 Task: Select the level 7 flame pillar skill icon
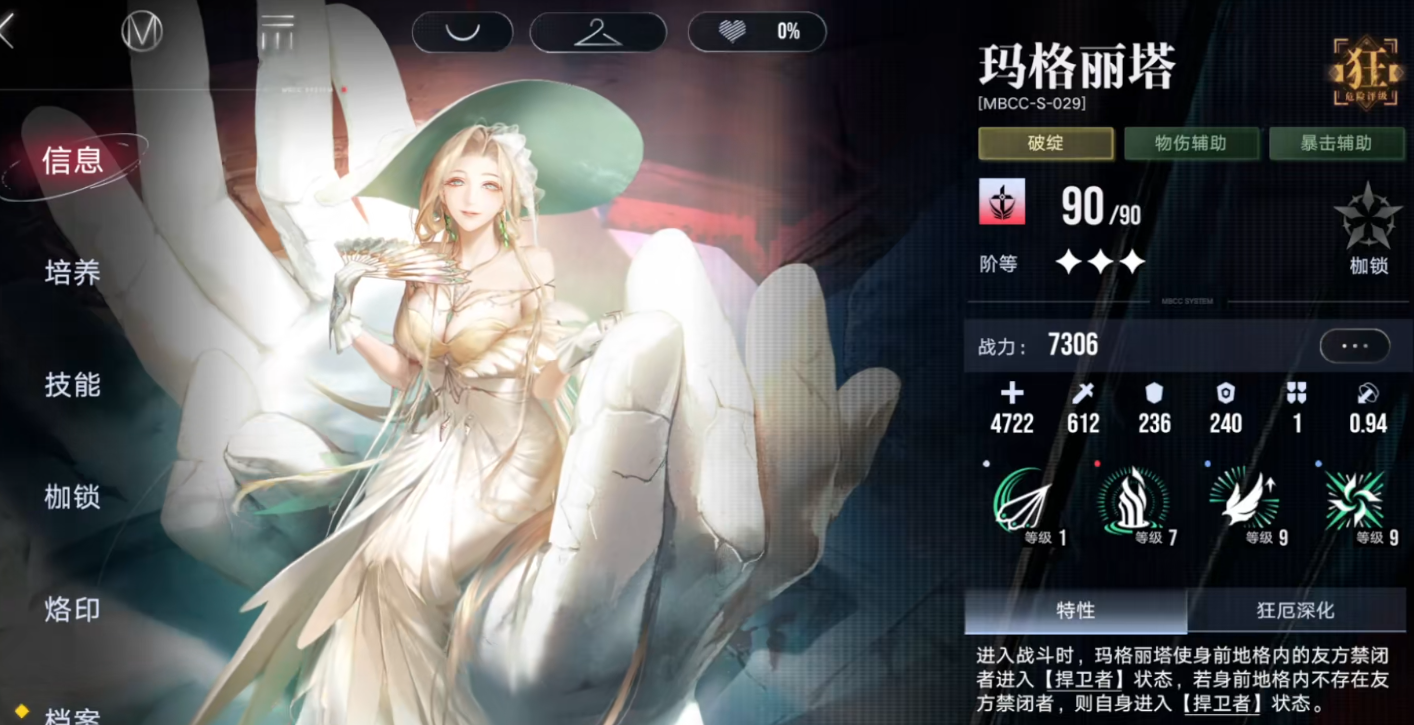click(x=1133, y=505)
